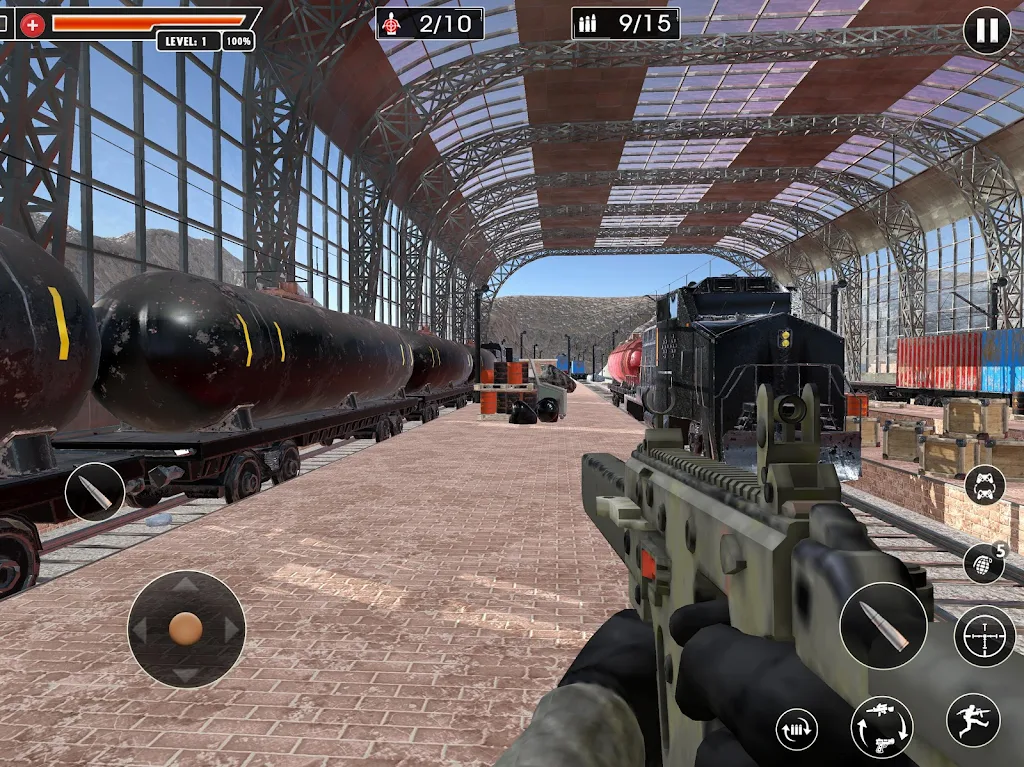Activate the running soldier button
1024x767 pixels.
coord(972,720)
